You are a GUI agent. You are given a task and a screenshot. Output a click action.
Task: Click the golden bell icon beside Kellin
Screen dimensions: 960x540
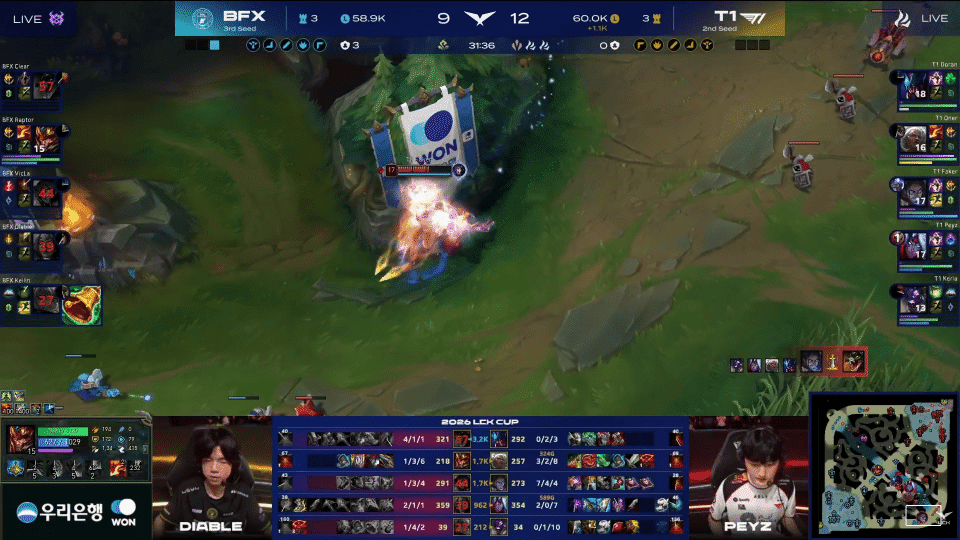pyautogui.click(x=80, y=303)
